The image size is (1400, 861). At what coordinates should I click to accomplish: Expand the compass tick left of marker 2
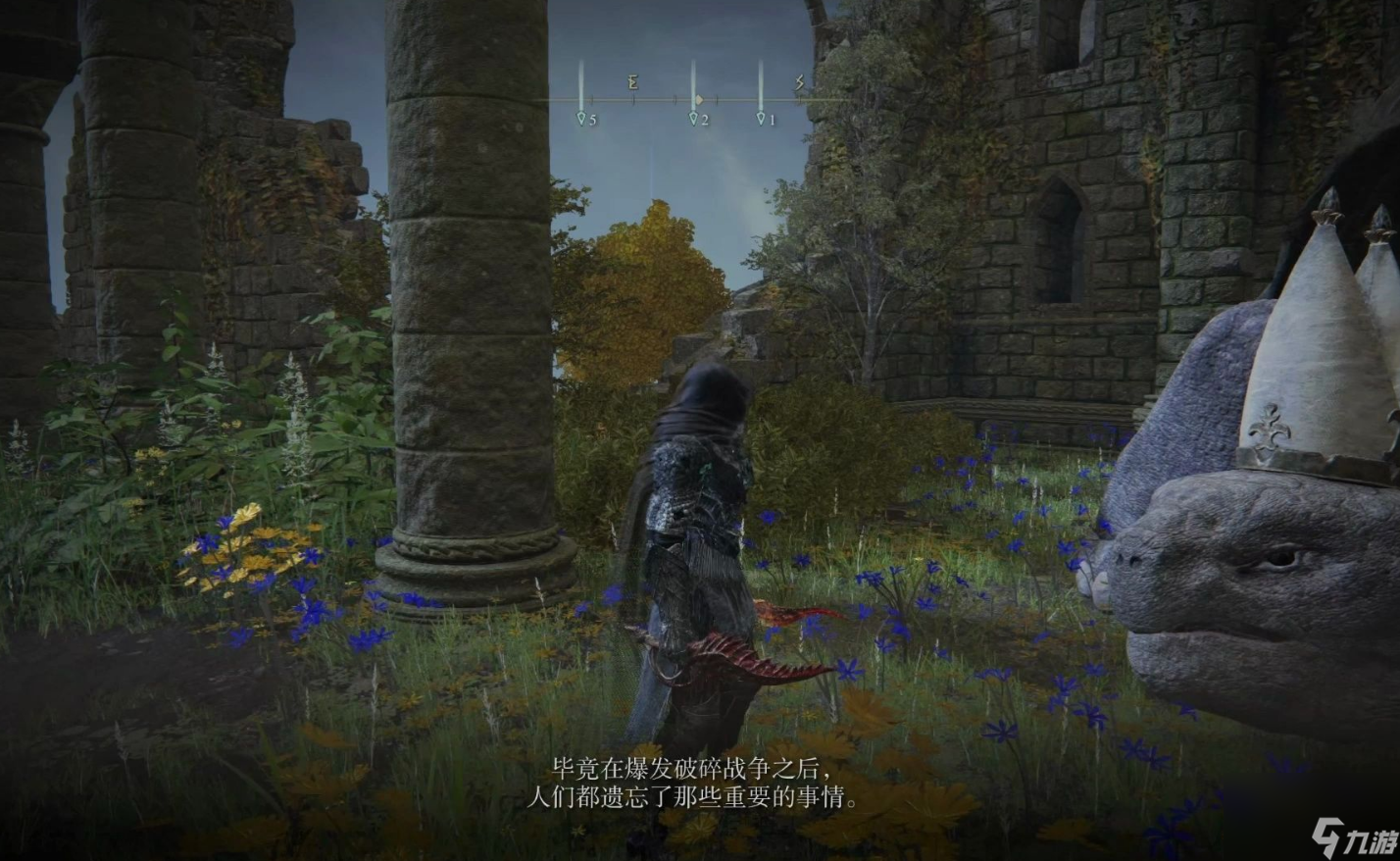tap(675, 99)
